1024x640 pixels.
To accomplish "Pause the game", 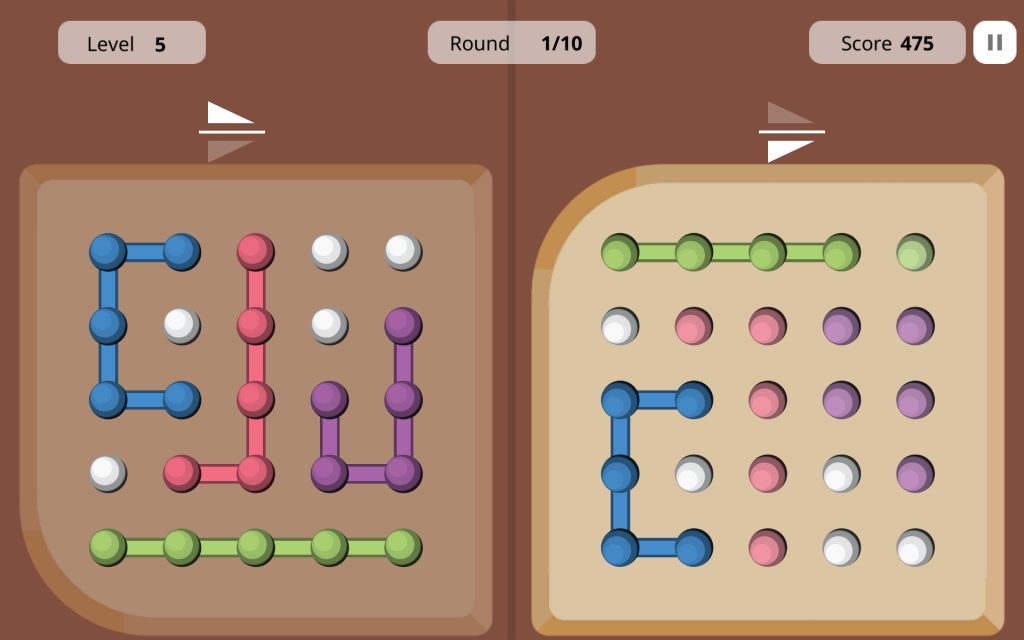I will (994, 43).
